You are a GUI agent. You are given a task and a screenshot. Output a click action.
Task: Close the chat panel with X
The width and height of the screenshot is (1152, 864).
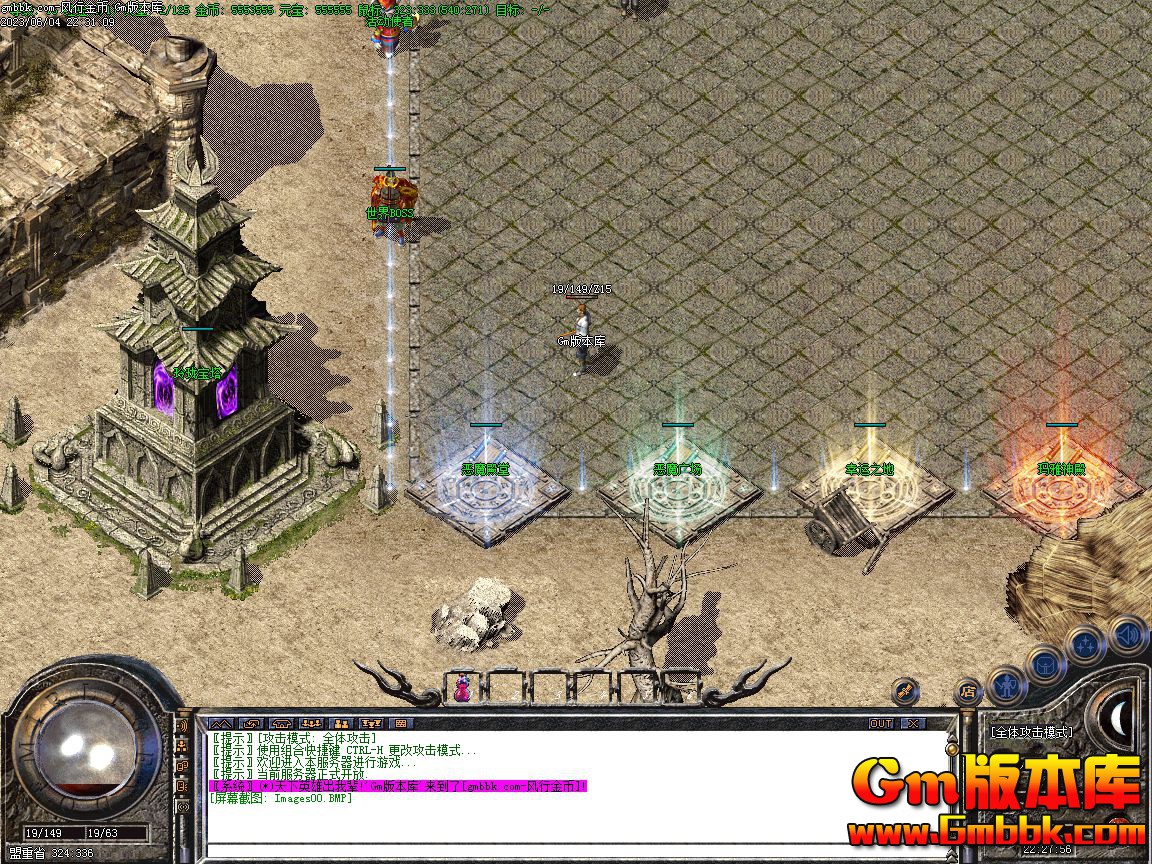point(912,723)
